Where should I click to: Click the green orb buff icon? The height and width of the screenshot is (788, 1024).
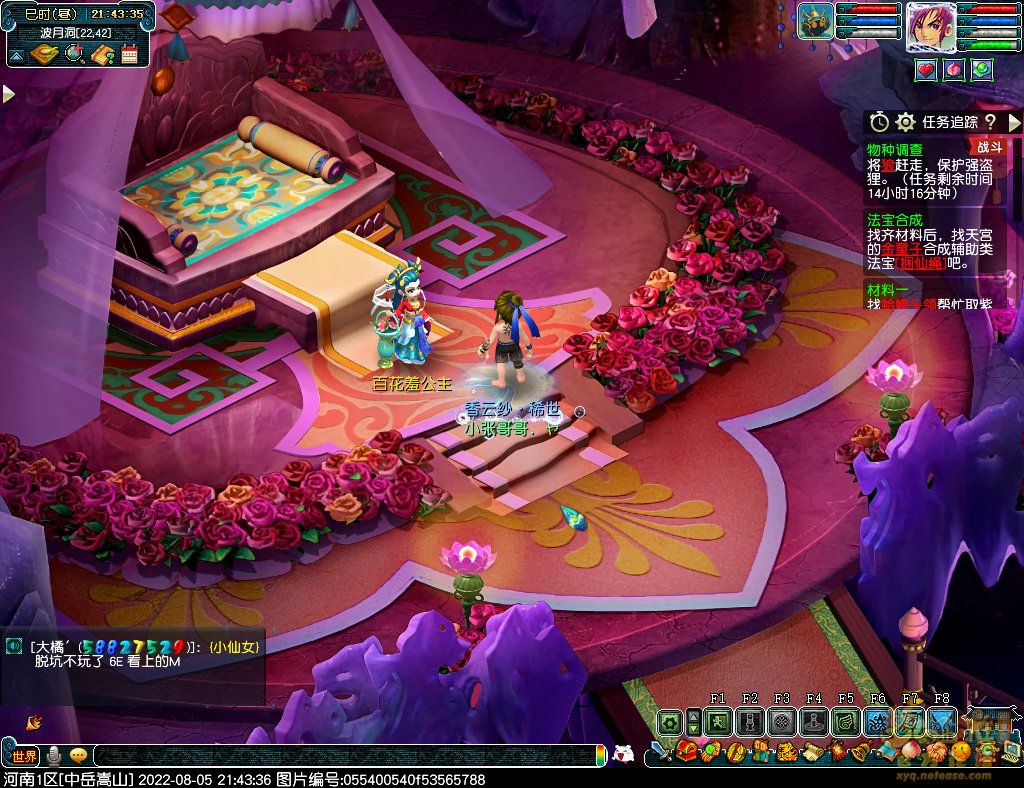(x=982, y=69)
